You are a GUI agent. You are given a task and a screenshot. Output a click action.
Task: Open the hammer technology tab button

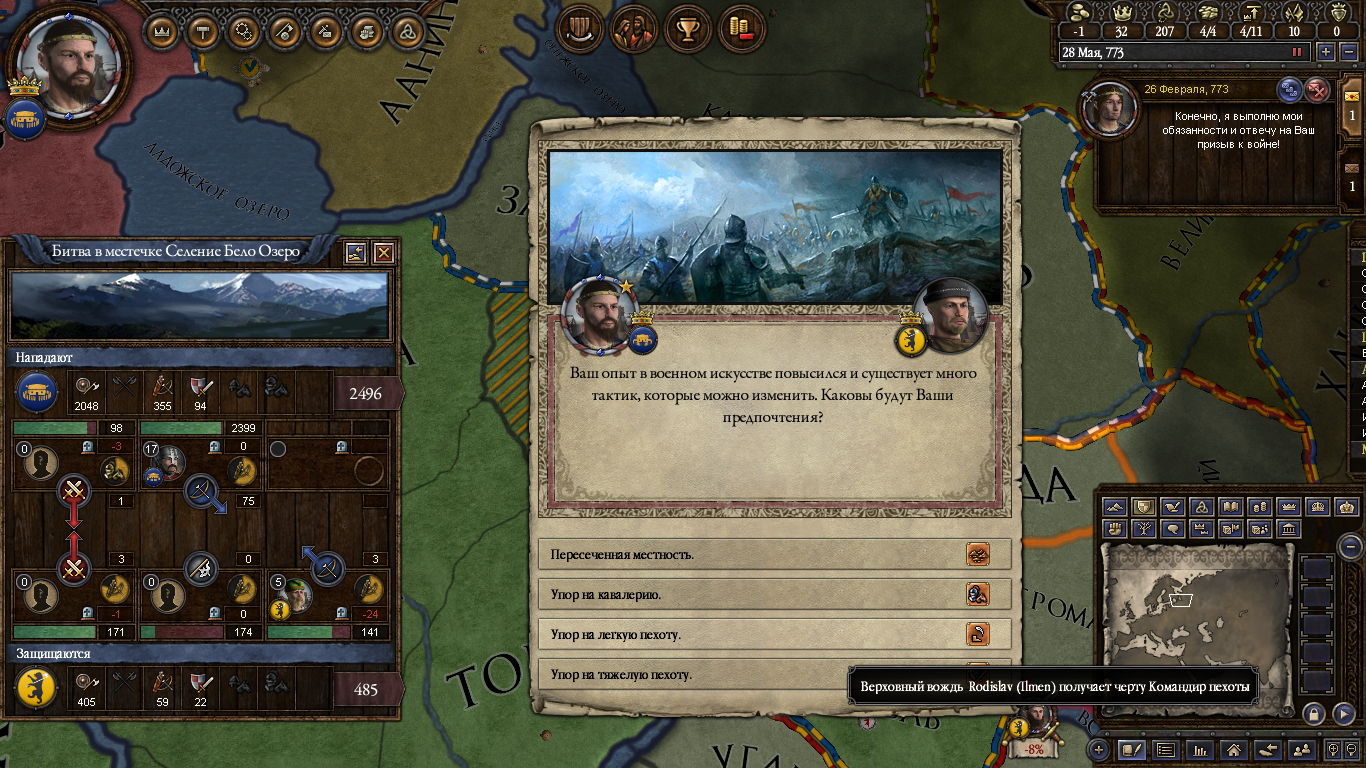[203, 31]
